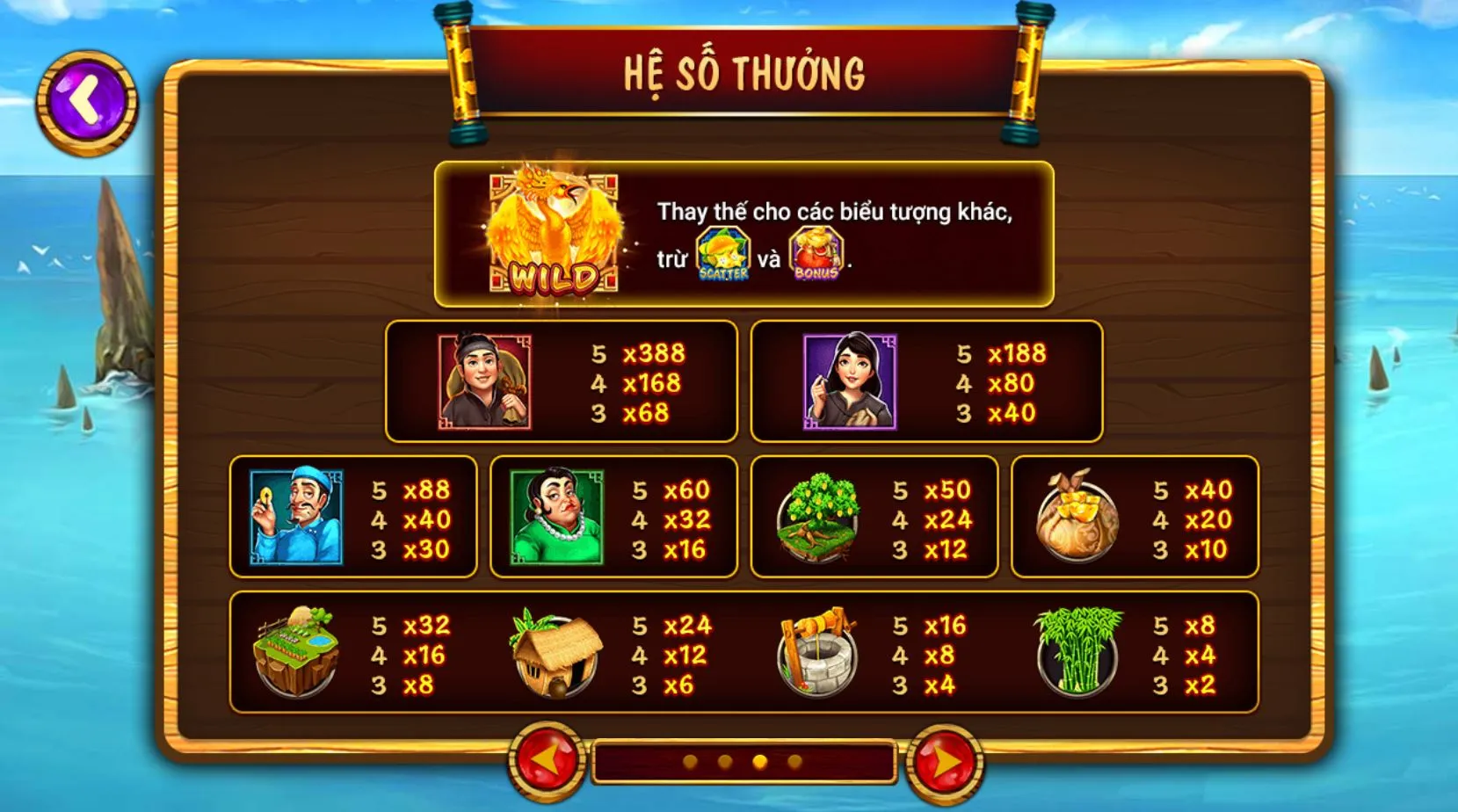The height and width of the screenshot is (812, 1458).
Task: Click the last page indicator dot
Action: [794, 764]
